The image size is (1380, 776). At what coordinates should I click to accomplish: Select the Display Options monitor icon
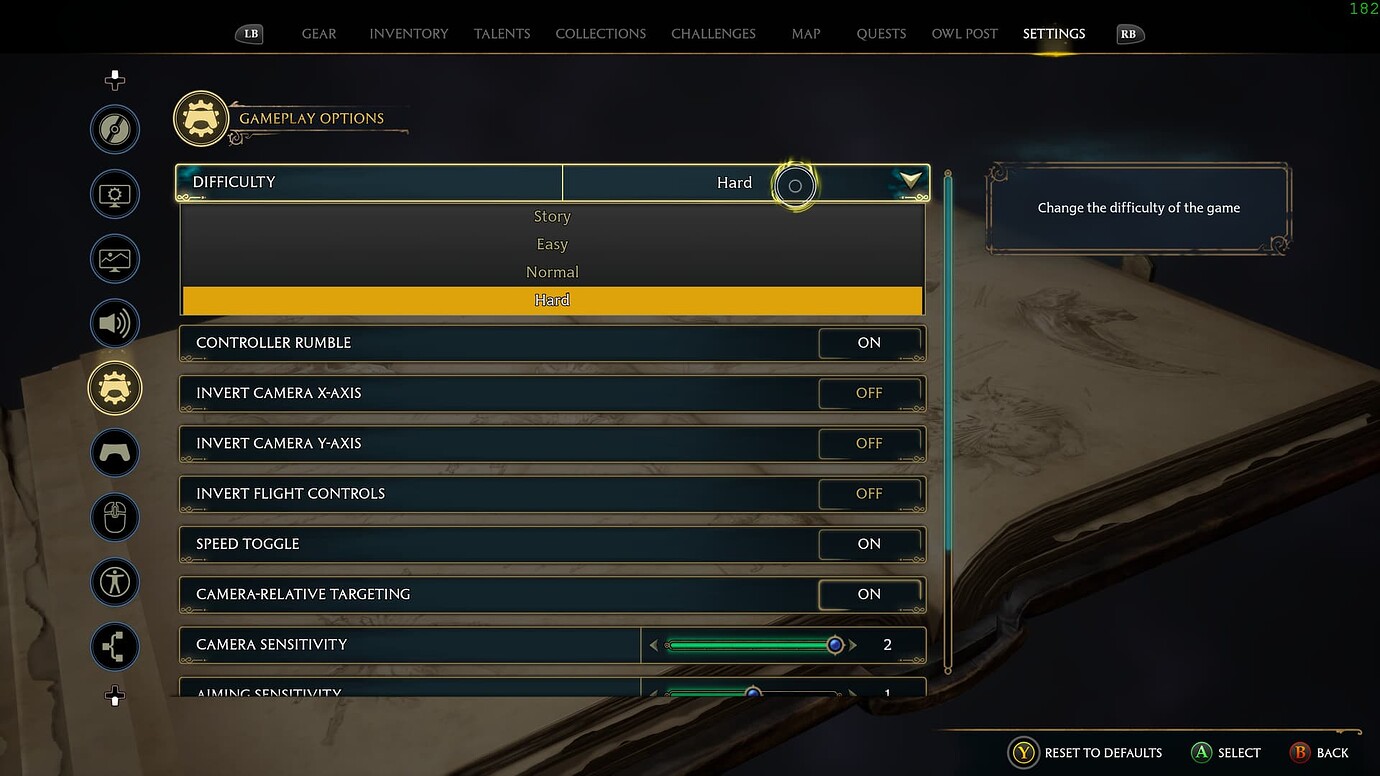pyautogui.click(x=114, y=193)
